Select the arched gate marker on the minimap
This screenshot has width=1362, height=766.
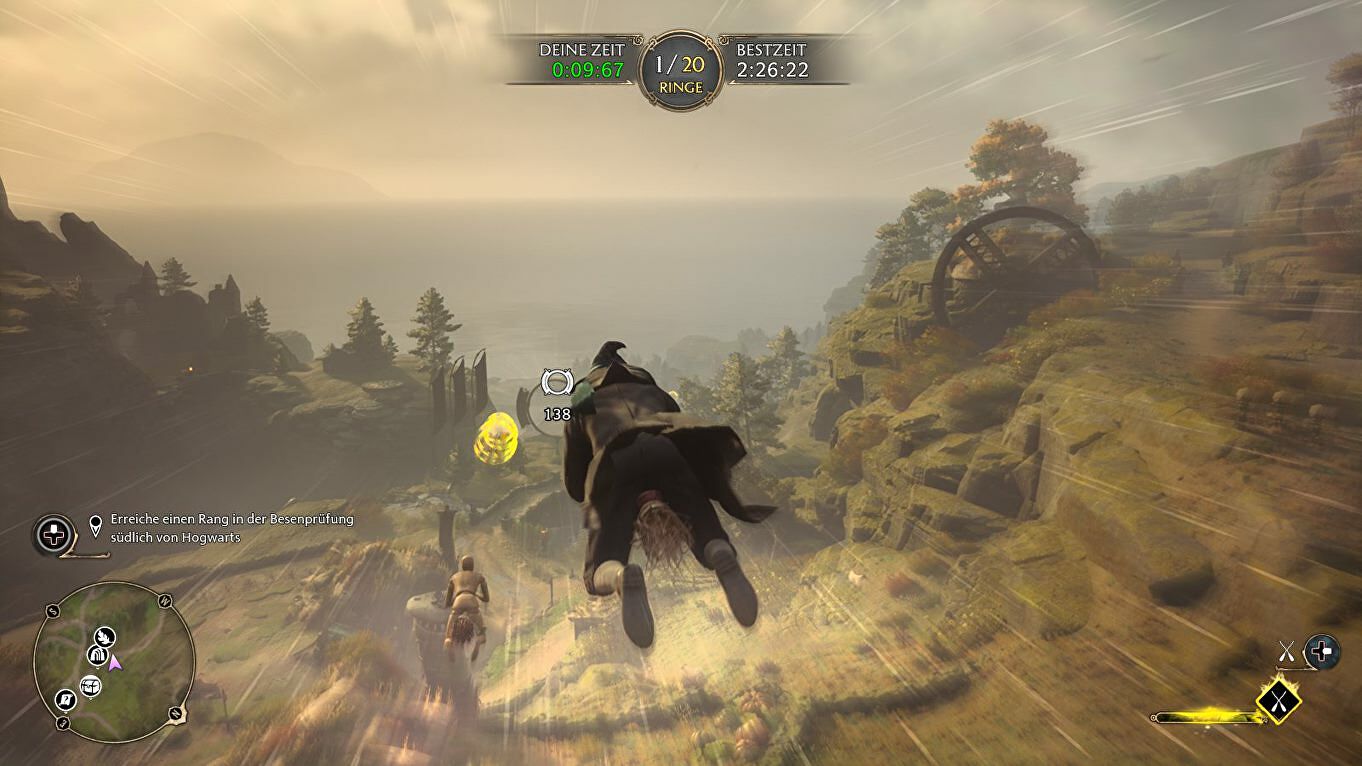click(97, 655)
